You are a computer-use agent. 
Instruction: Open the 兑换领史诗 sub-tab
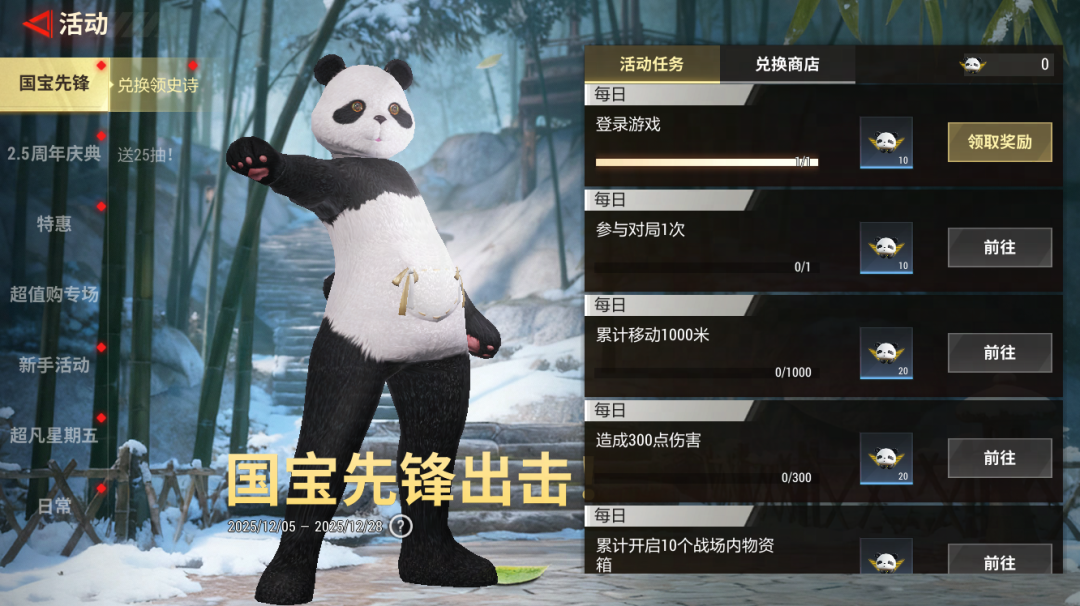(x=157, y=85)
